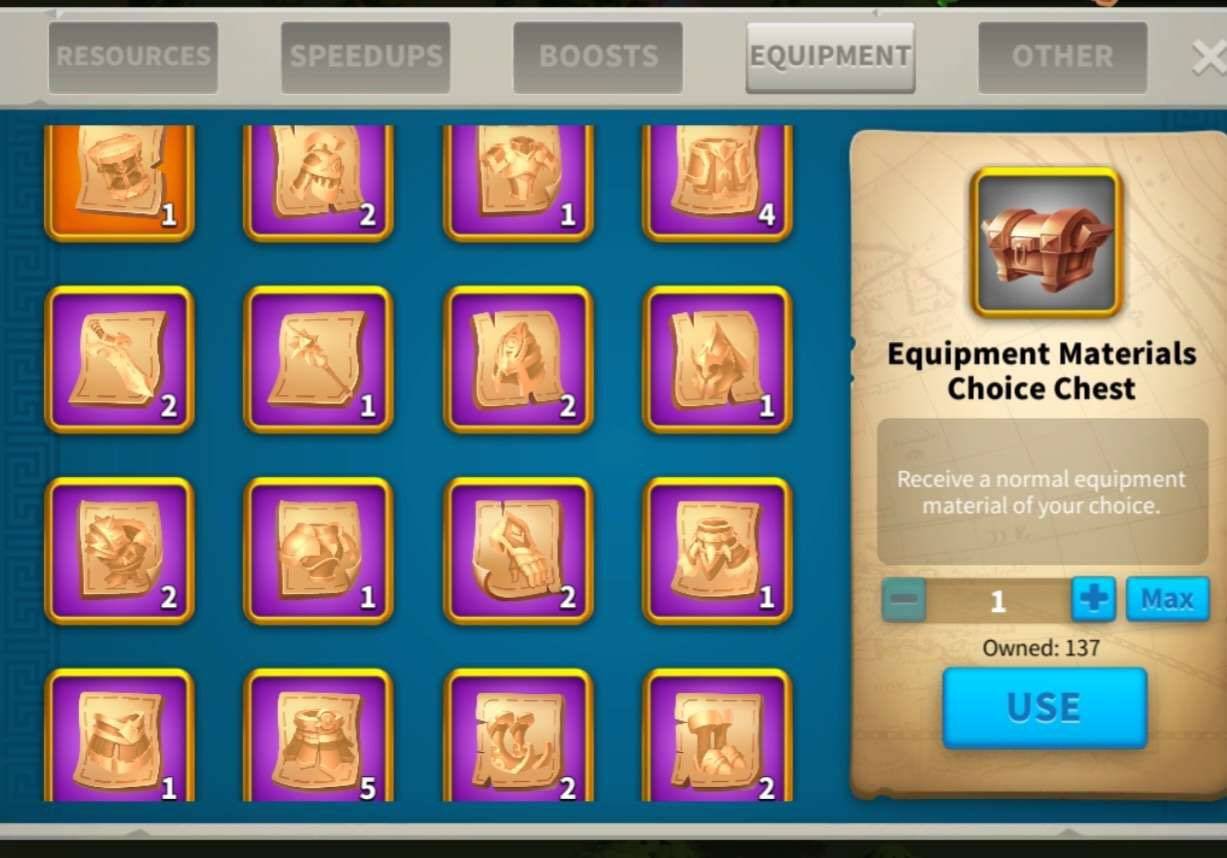
Task: Click the chest quantity number field
Action: pyautogui.click(x=998, y=600)
